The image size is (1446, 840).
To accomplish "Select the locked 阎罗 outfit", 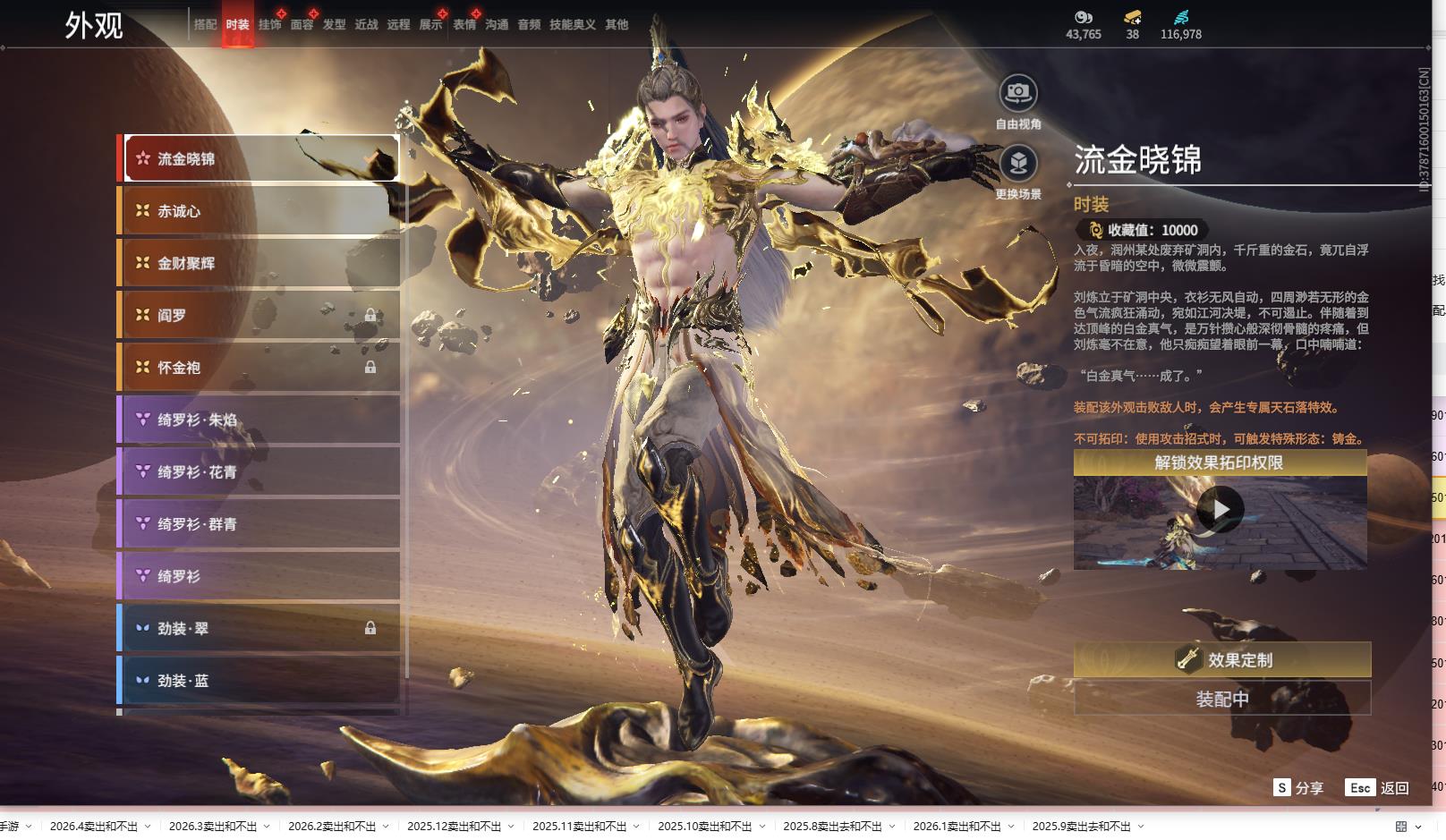I will pos(260,315).
